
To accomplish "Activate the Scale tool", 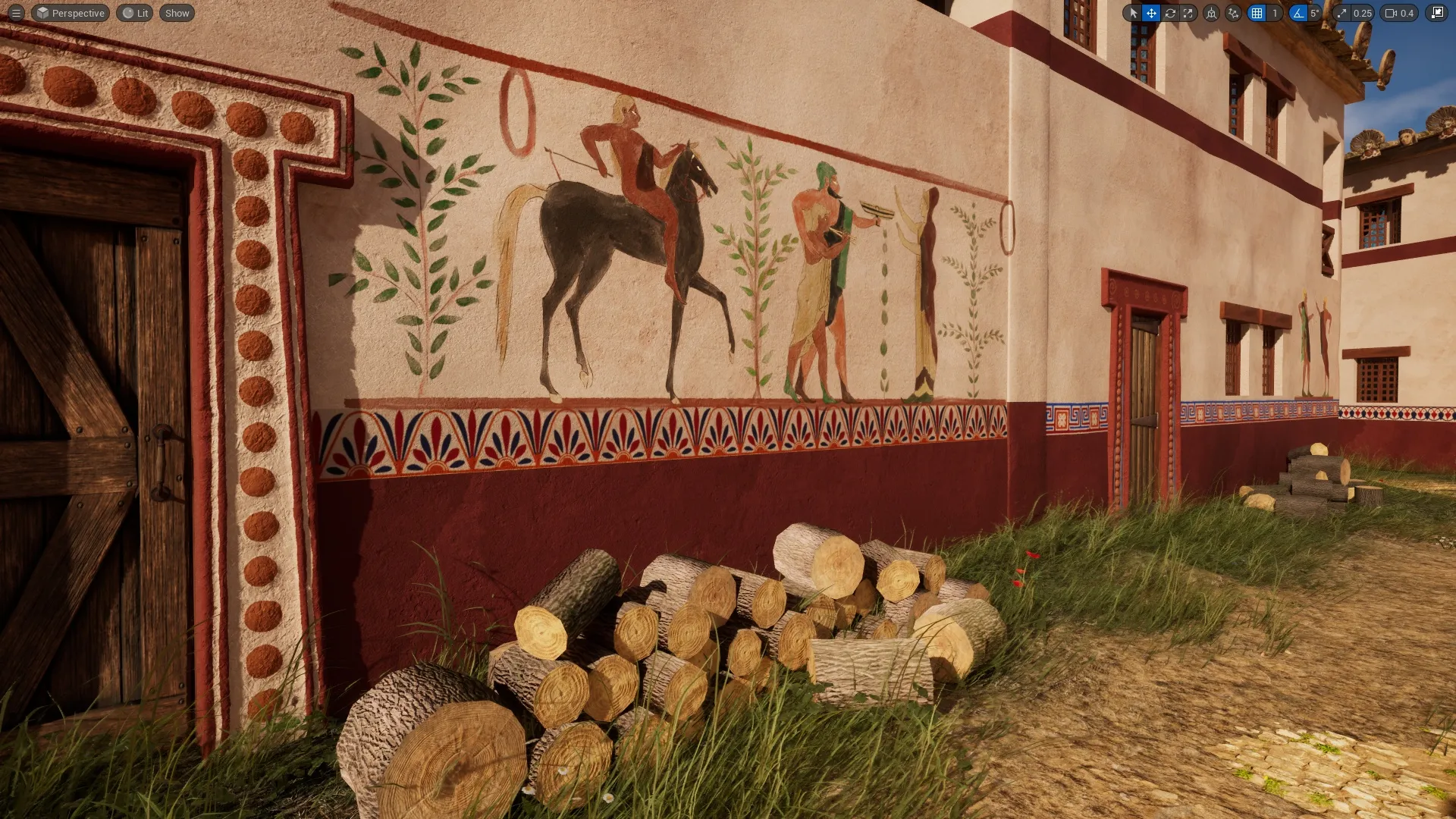I will tap(1188, 13).
